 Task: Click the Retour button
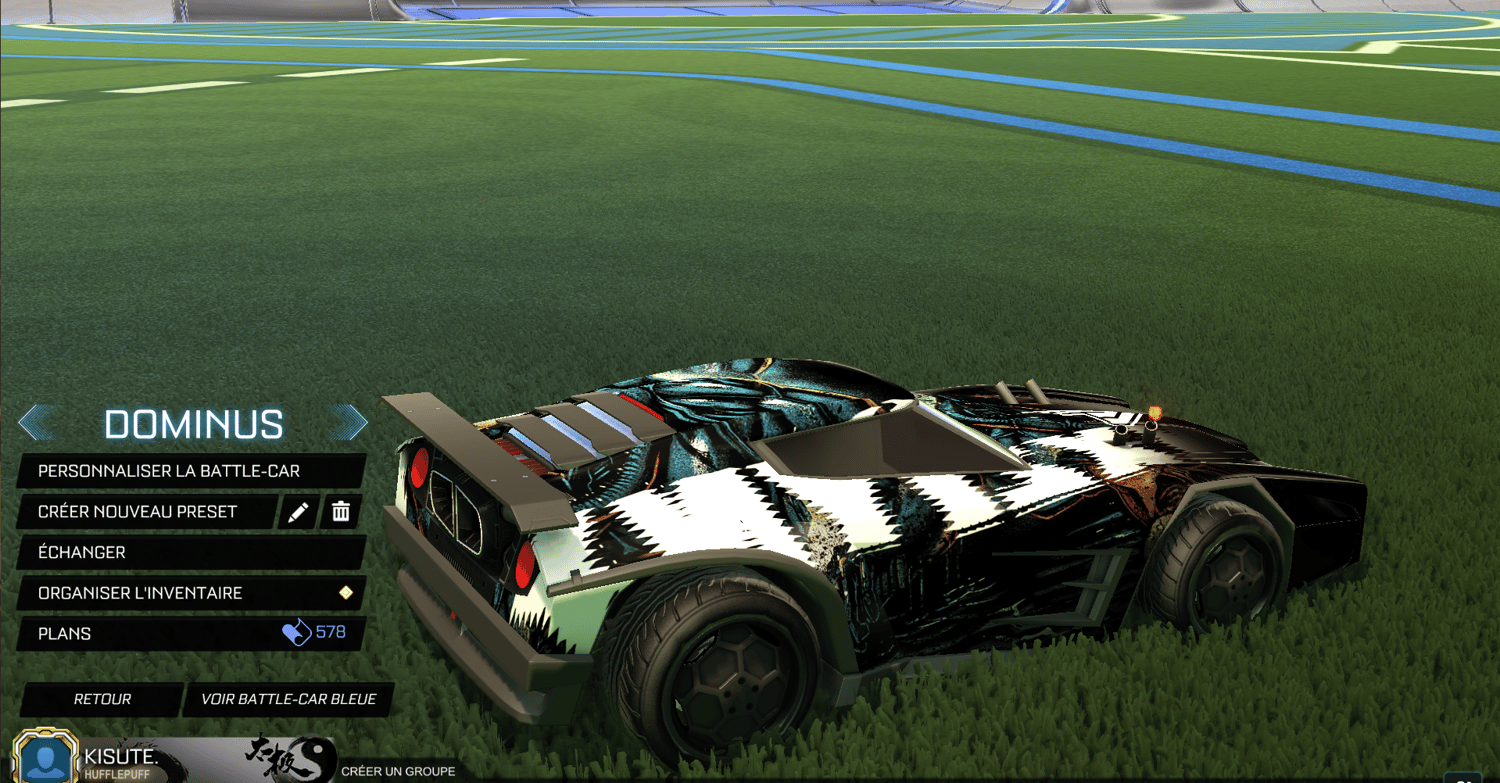pyautogui.click(x=100, y=699)
